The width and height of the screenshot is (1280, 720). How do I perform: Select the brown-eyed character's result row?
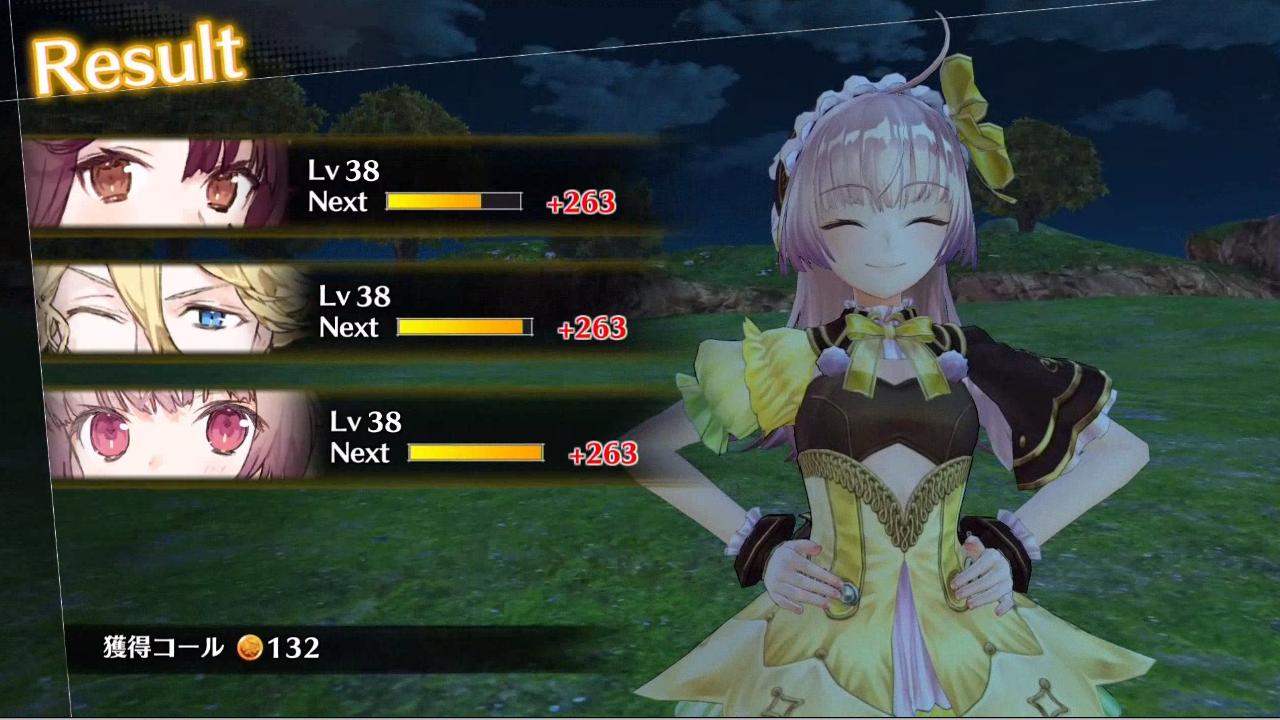(340, 186)
